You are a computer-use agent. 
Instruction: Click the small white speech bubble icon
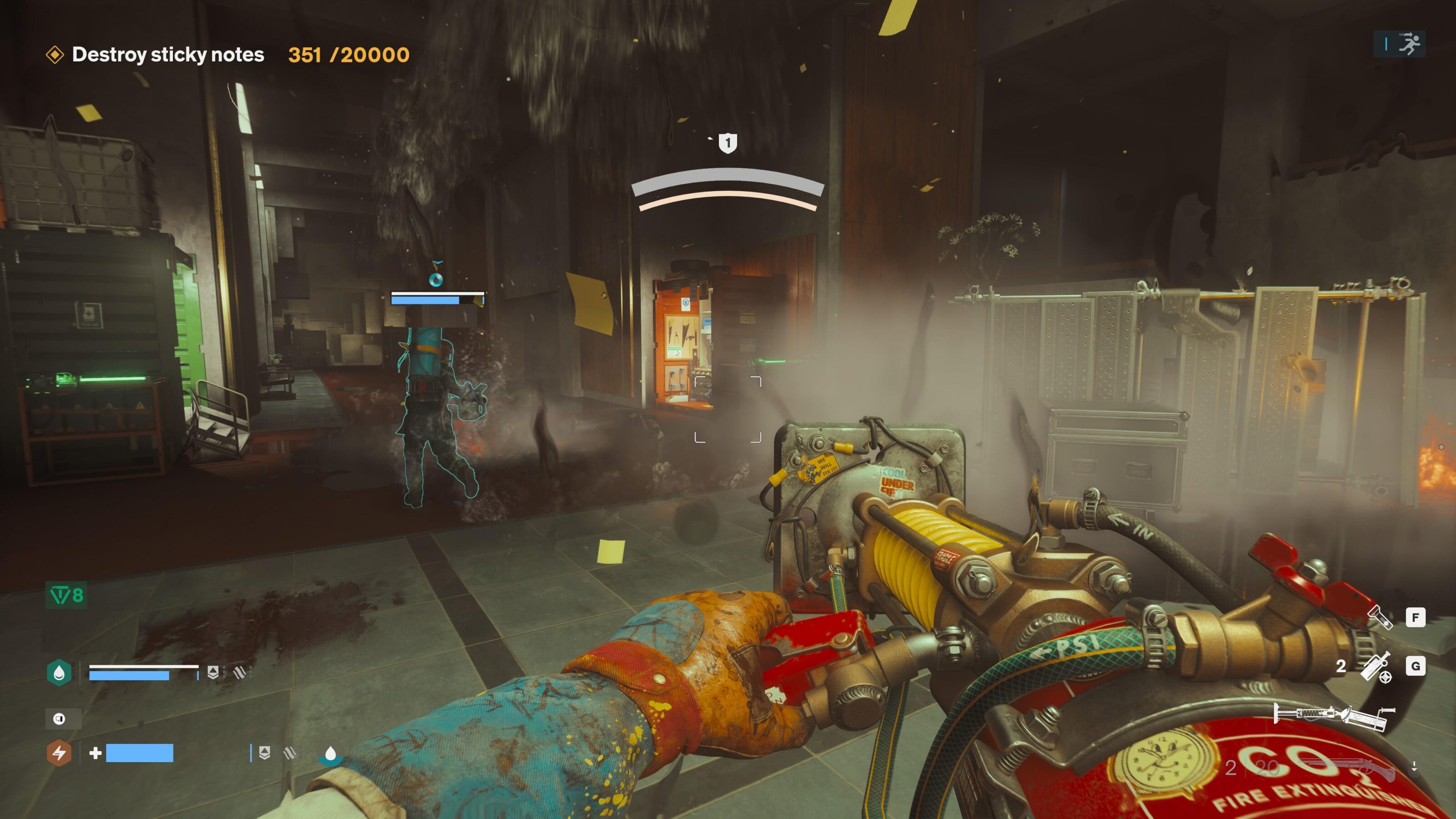[59, 719]
